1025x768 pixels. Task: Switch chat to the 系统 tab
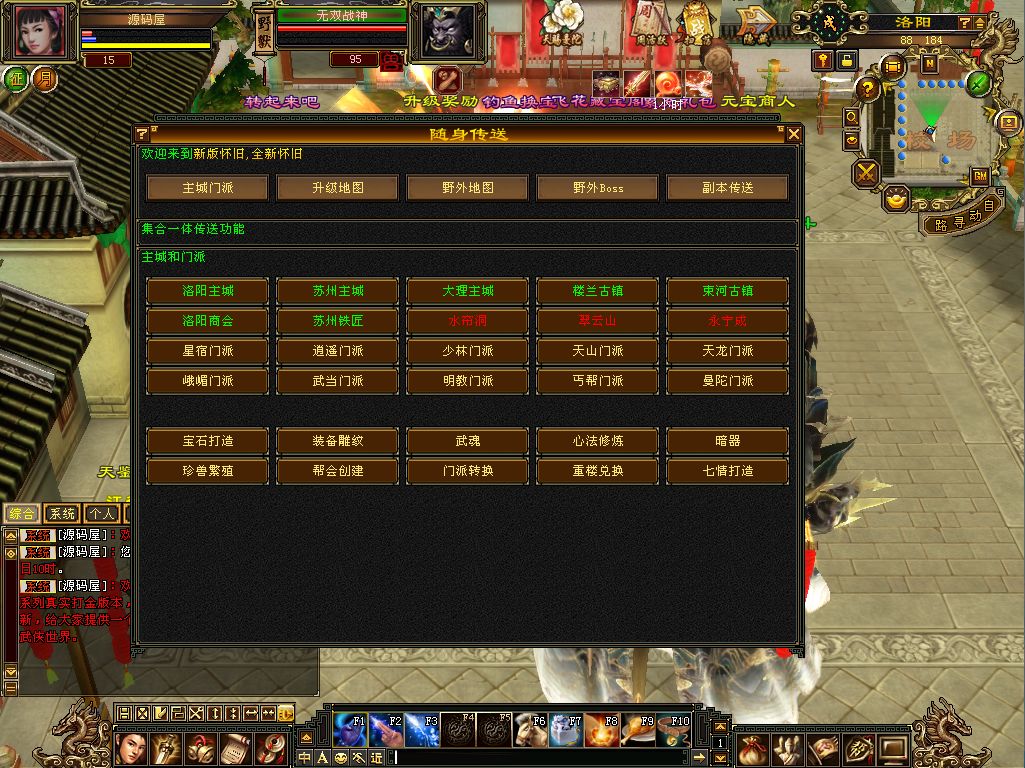coord(62,514)
